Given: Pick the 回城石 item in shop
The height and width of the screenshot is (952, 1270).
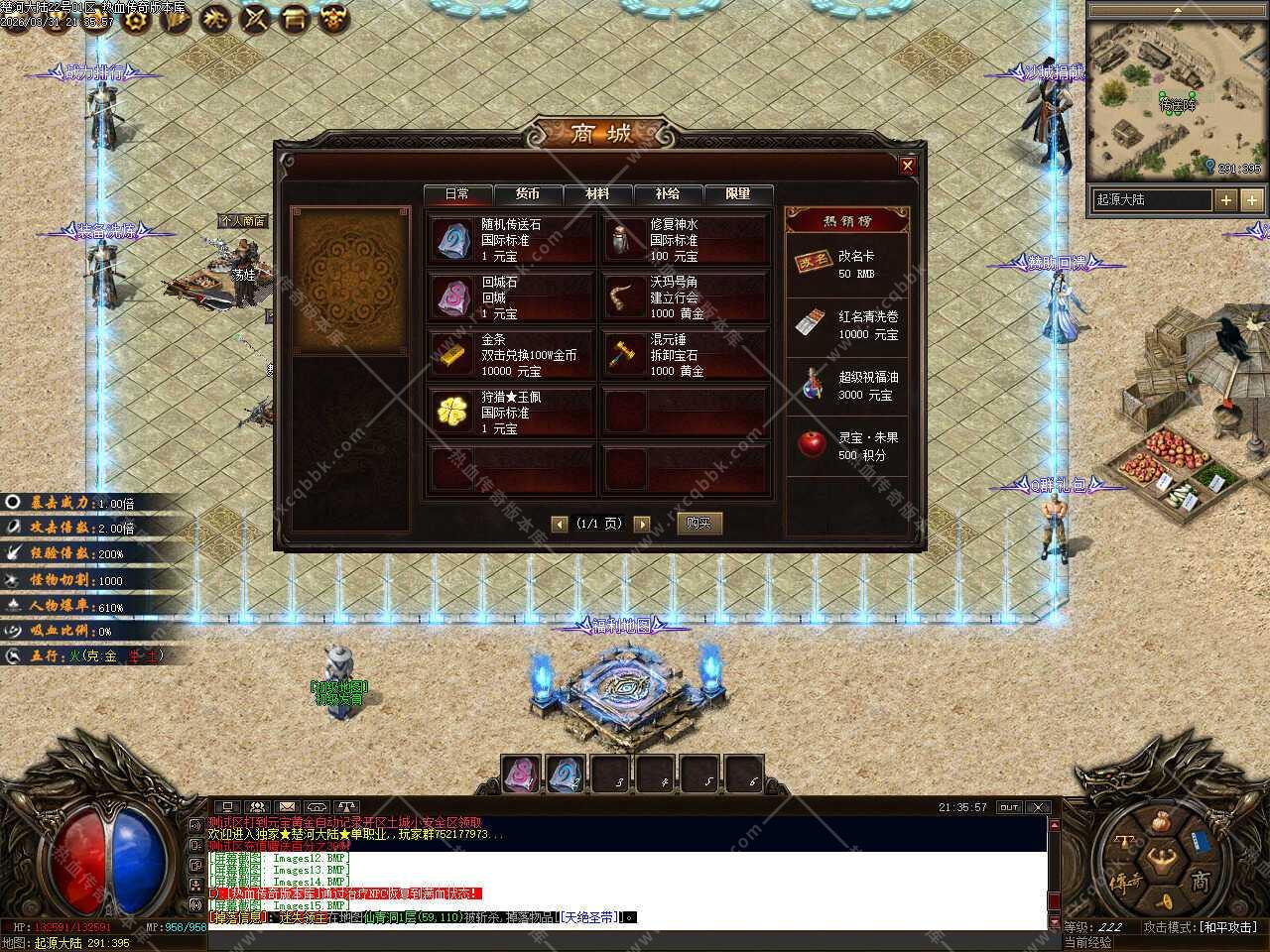Looking at the screenshot, I should tap(511, 297).
